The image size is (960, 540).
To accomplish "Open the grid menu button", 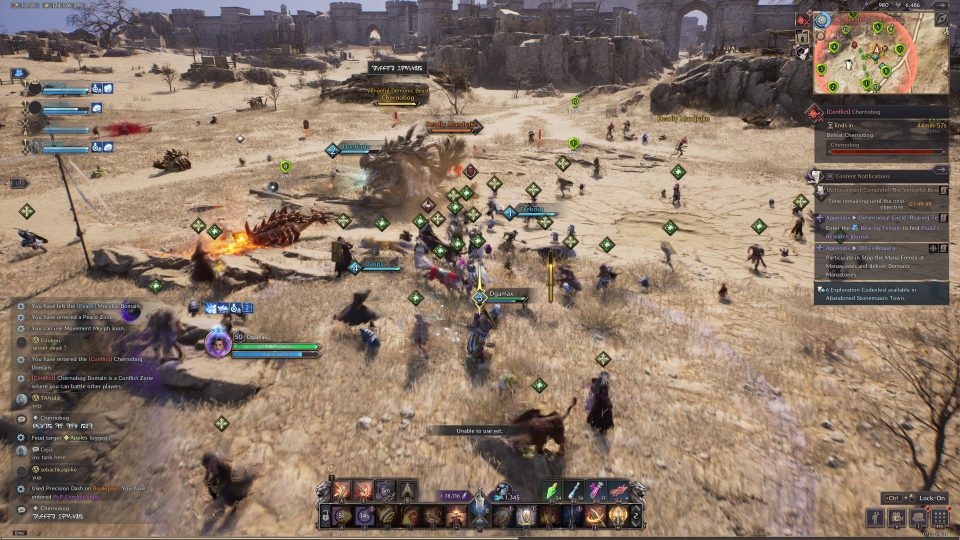I will pos(940,517).
